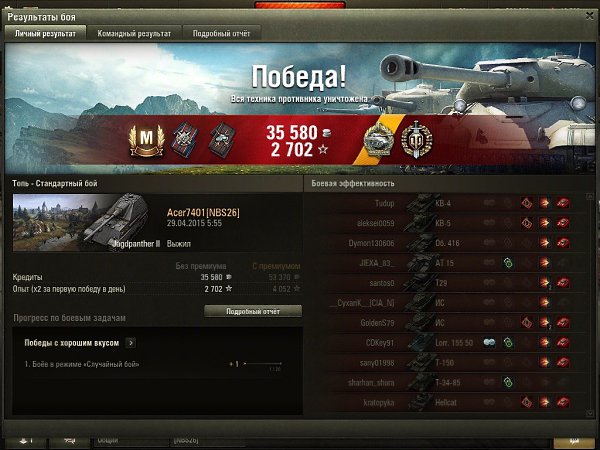Pick the sany01998 T-150 row
The height and width of the screenshot is (450, 600).
tap(448, 362)
